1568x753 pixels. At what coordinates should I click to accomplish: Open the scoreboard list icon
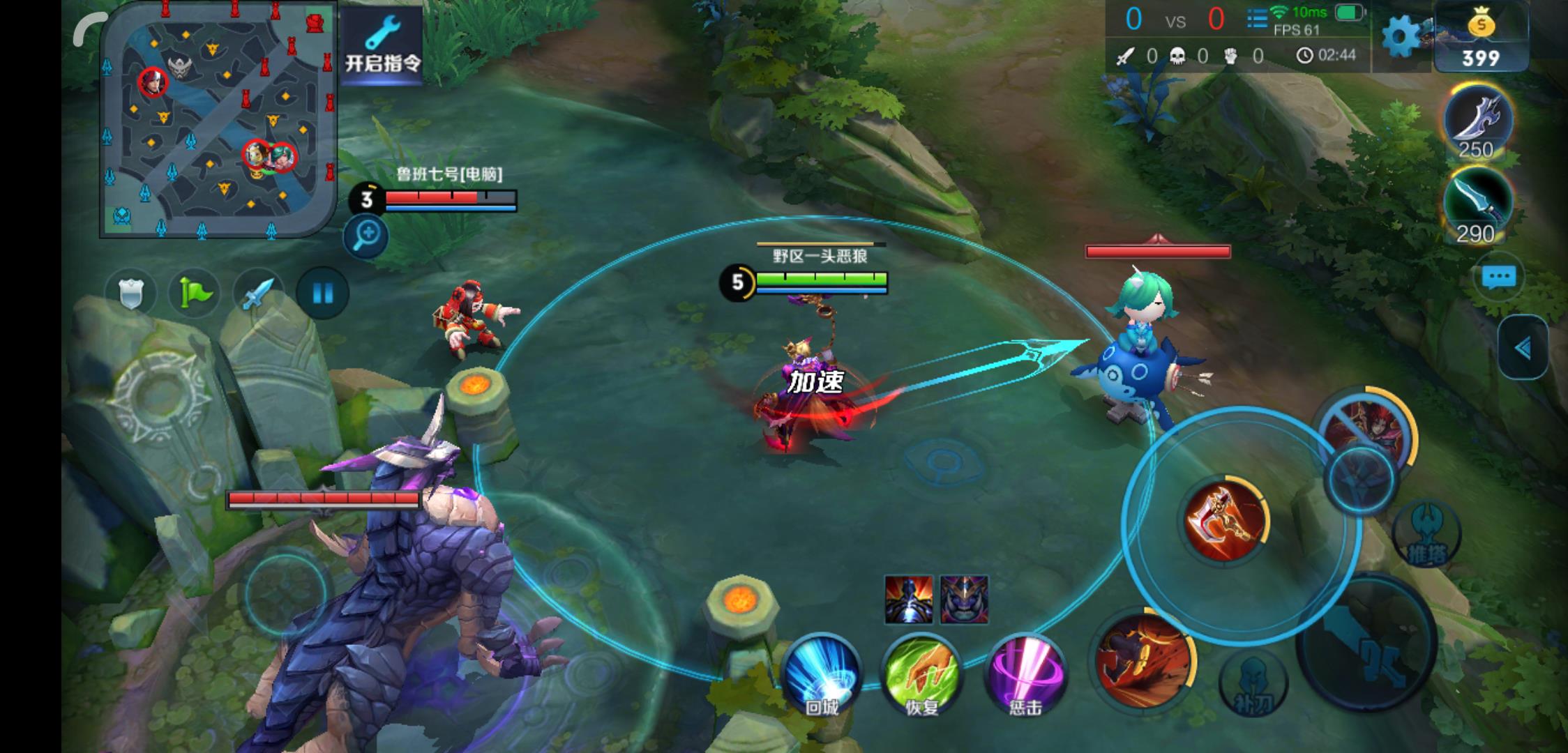pyautogui.click(x=1257, y=19)
